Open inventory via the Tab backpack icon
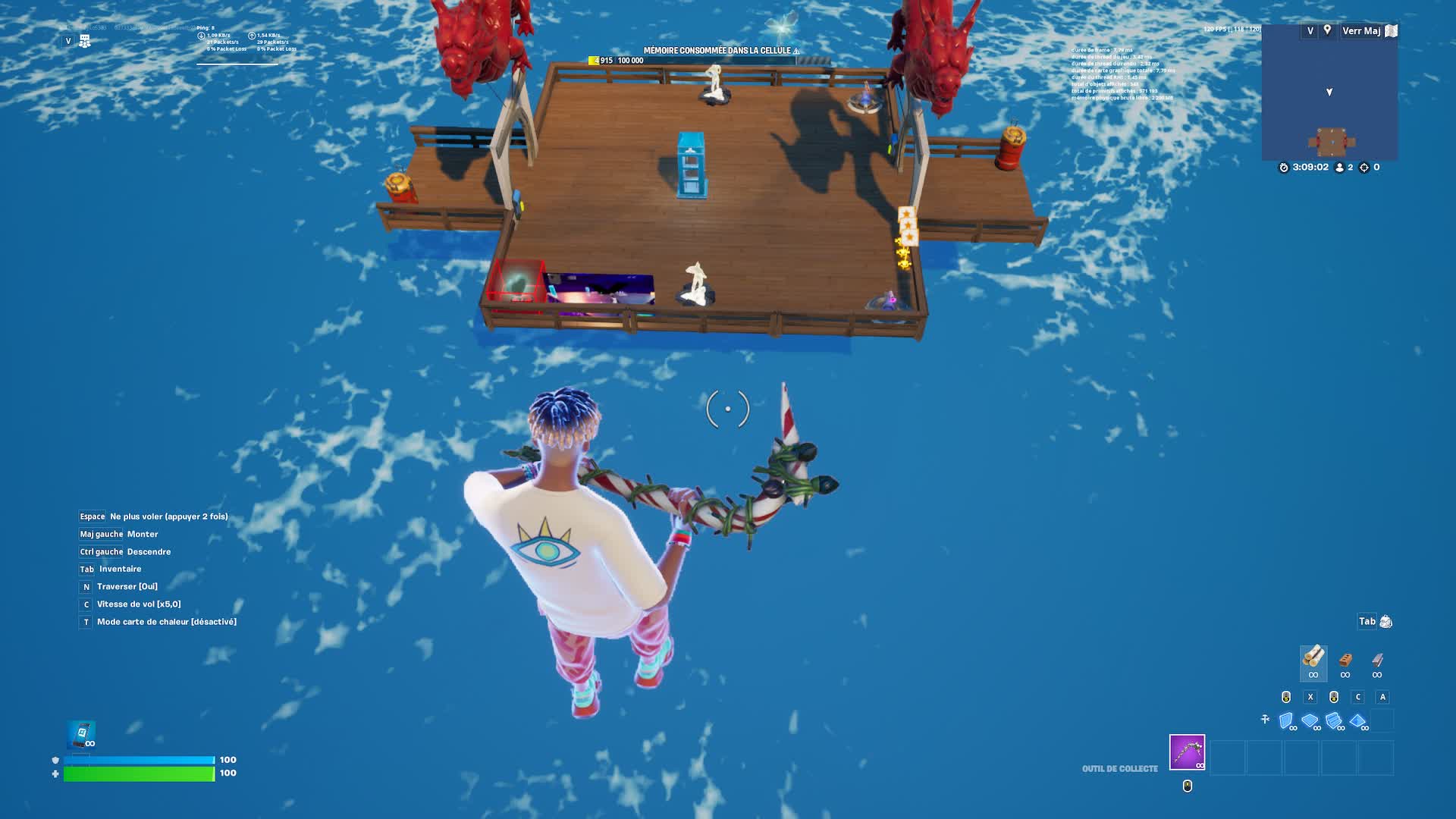 1386,621
